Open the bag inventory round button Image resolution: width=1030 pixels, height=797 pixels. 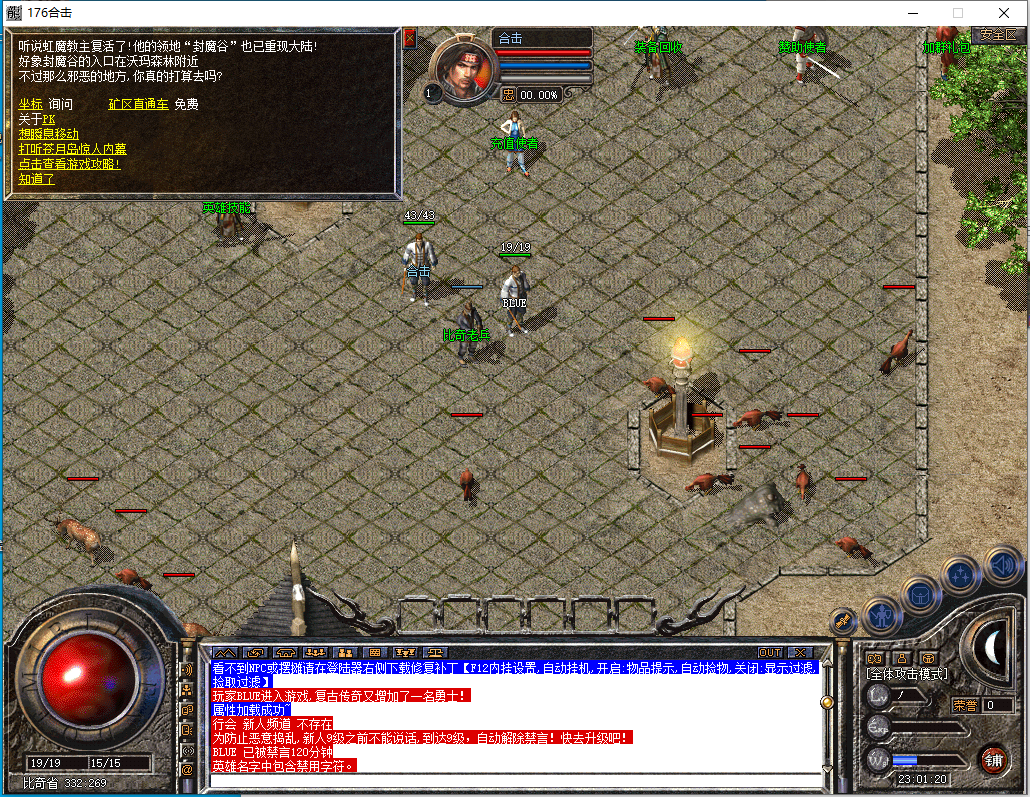tap(921, 593)
